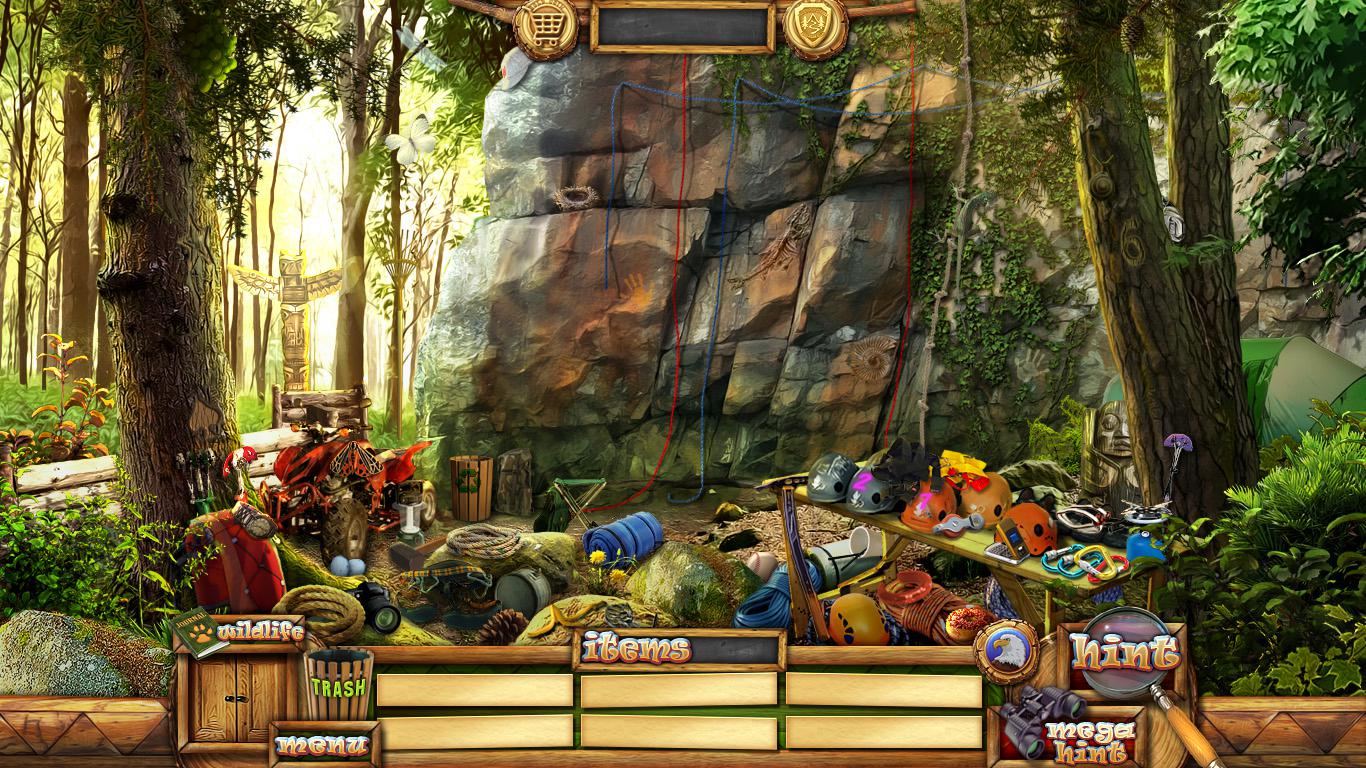Click the eagle medallion icon
The image size is (1366, 768).
(x=1005, y=651)
